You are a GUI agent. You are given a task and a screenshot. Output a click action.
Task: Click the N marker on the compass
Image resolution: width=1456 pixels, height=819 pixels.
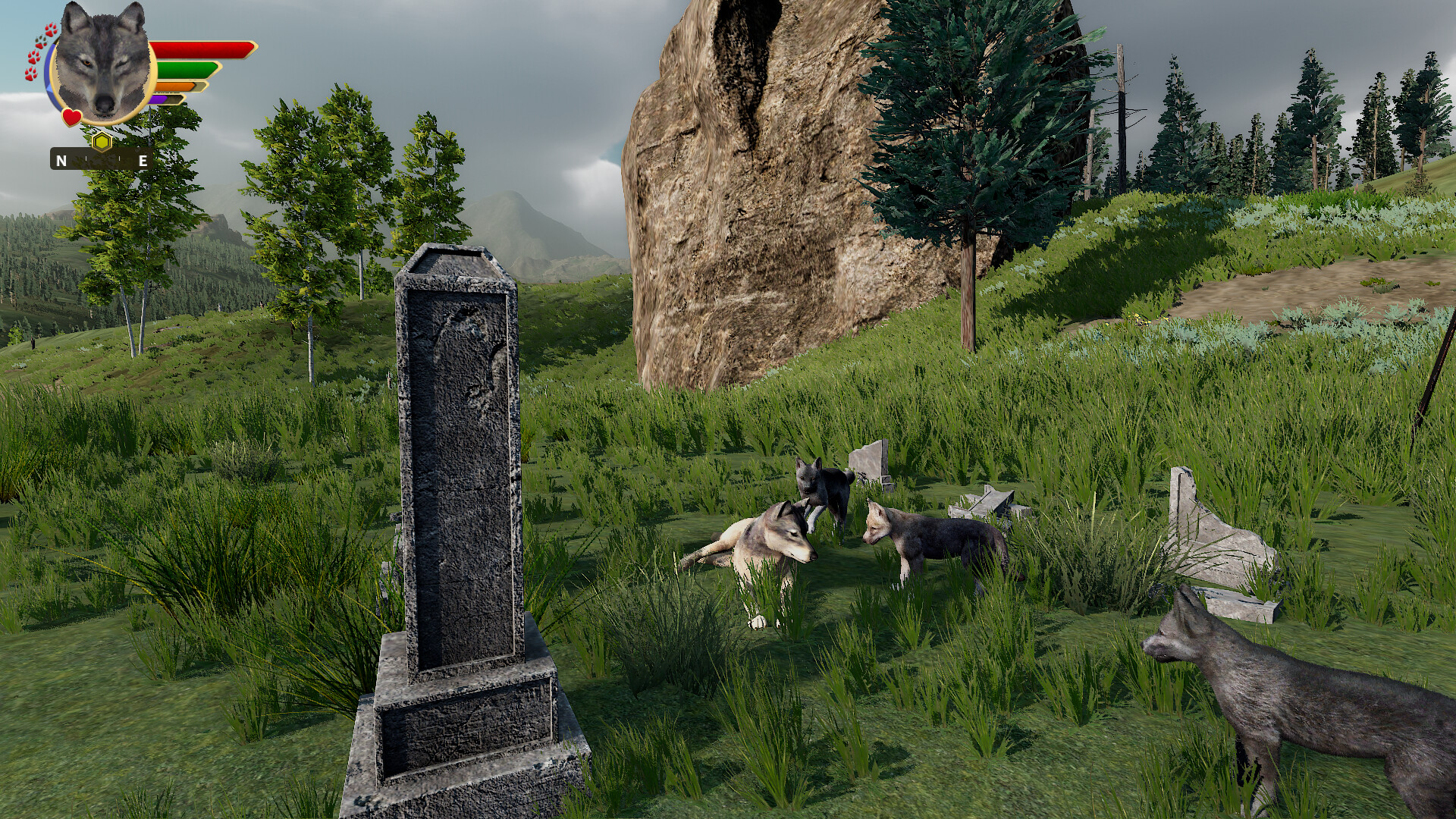61,161
